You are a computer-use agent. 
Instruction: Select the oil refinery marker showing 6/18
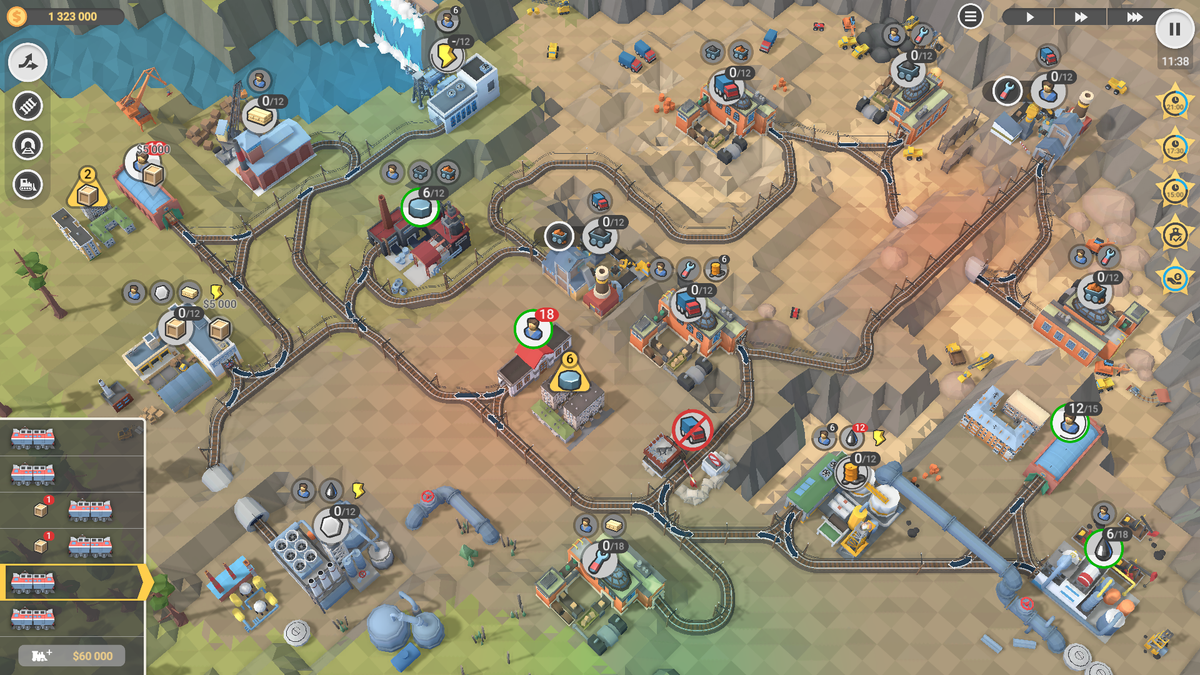pyautogui.click(x=1103, y=547)
